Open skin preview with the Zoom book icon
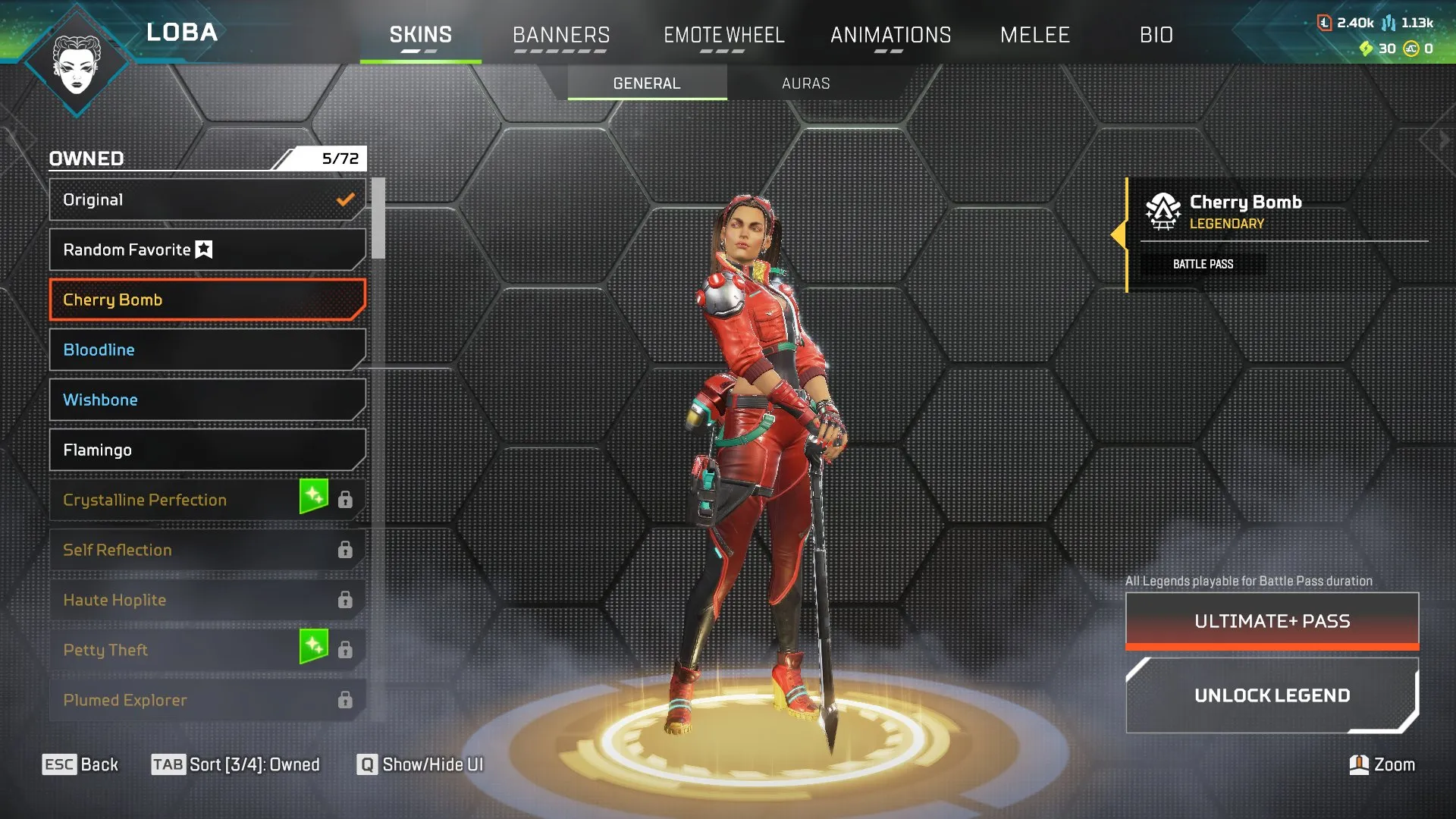Screen dimensions: 1456x819 coord(1359,764)
